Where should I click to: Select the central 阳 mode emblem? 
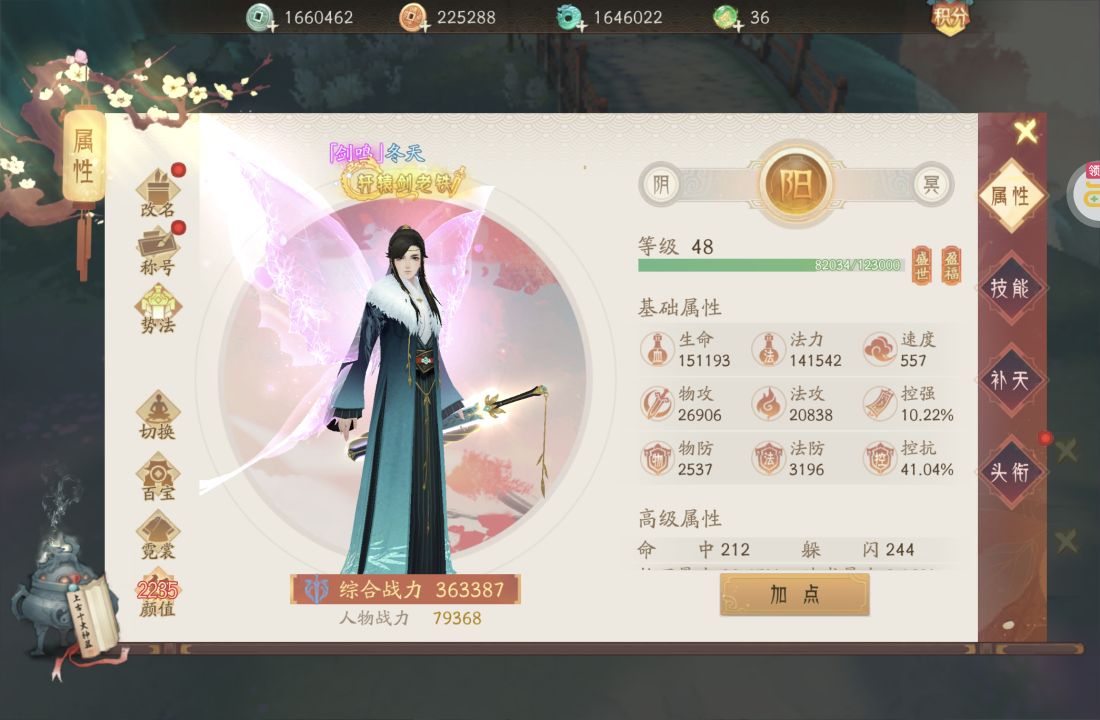tap(796, 184)
